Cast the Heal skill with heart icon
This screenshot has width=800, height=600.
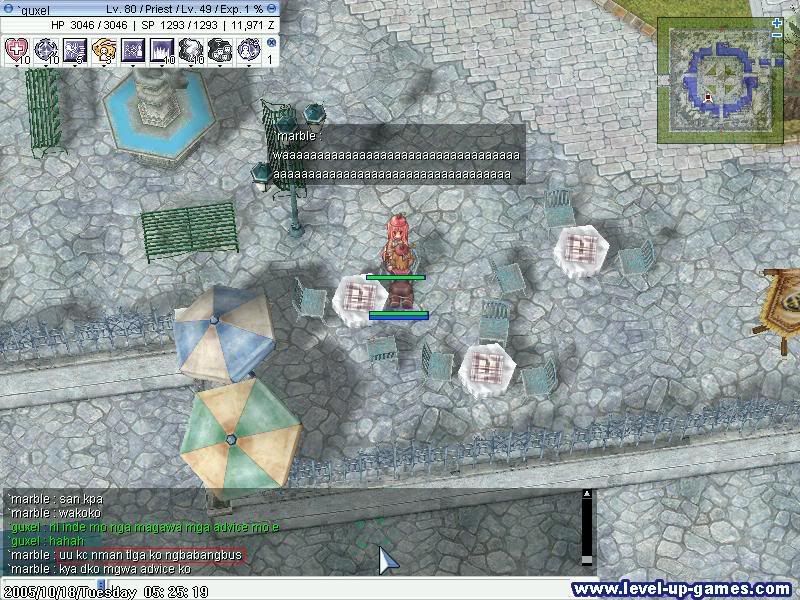tap(17, 48)
